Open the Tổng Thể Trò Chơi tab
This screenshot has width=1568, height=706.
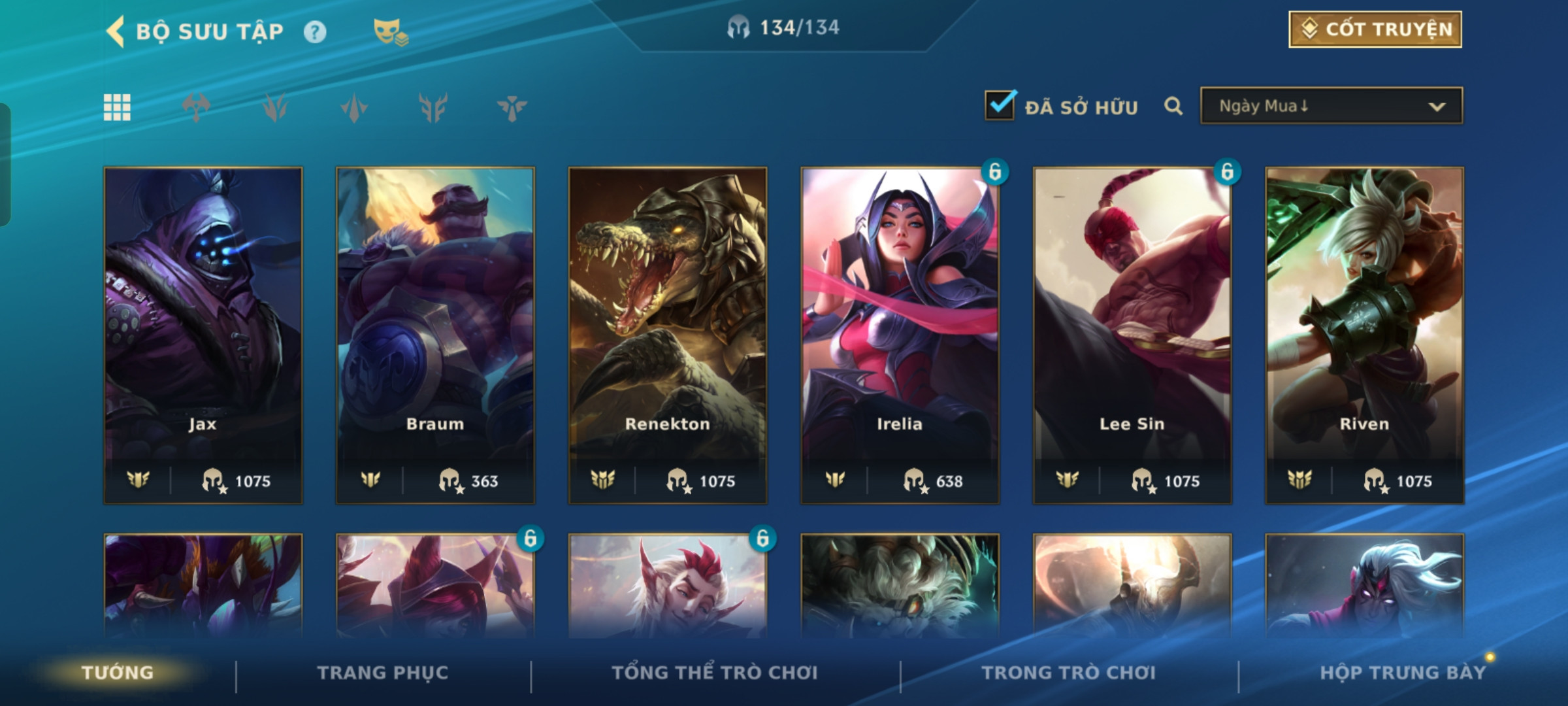pyautogui.click(x=715, y=673)
